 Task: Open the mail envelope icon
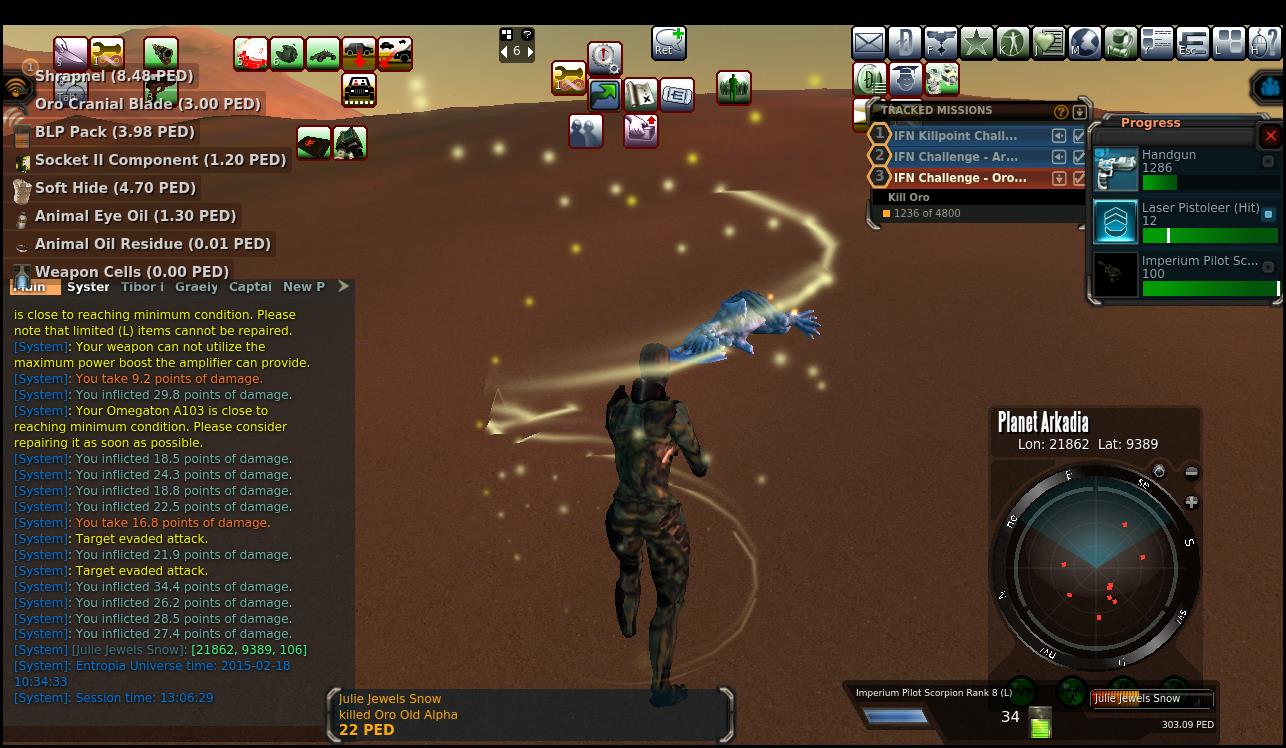868,43
